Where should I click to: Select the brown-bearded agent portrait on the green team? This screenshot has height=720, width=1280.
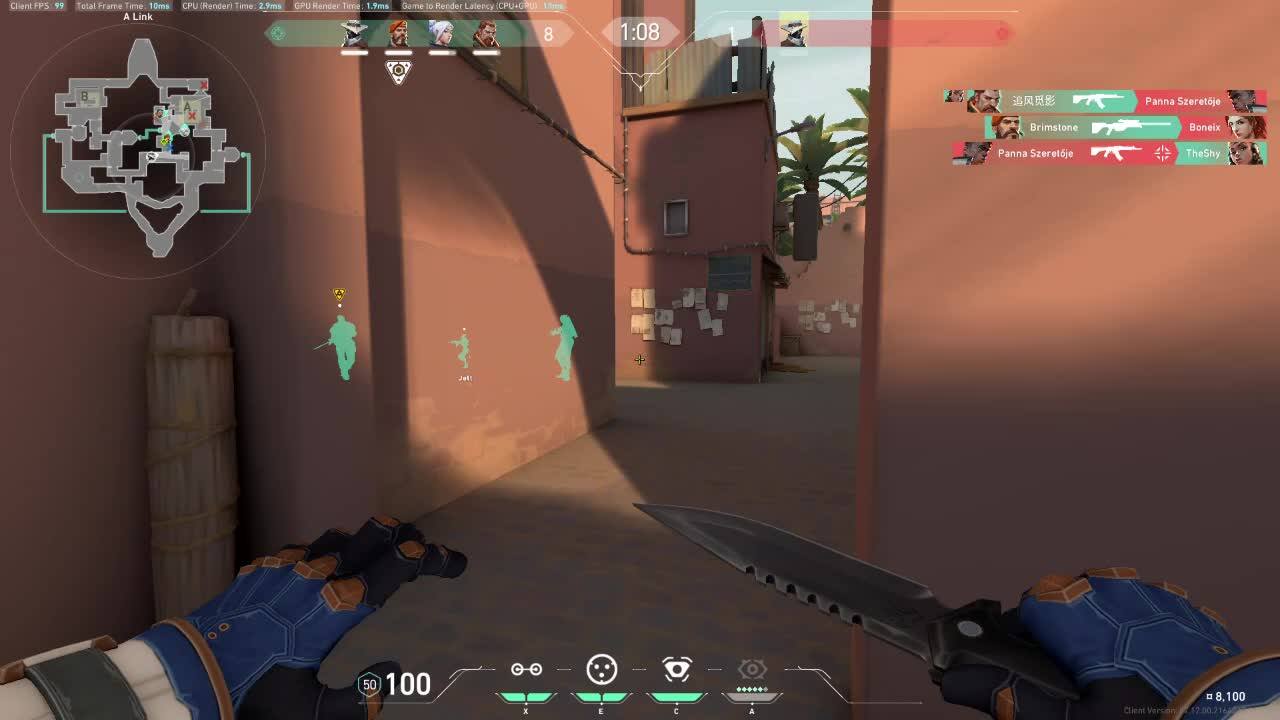point(486,34)
